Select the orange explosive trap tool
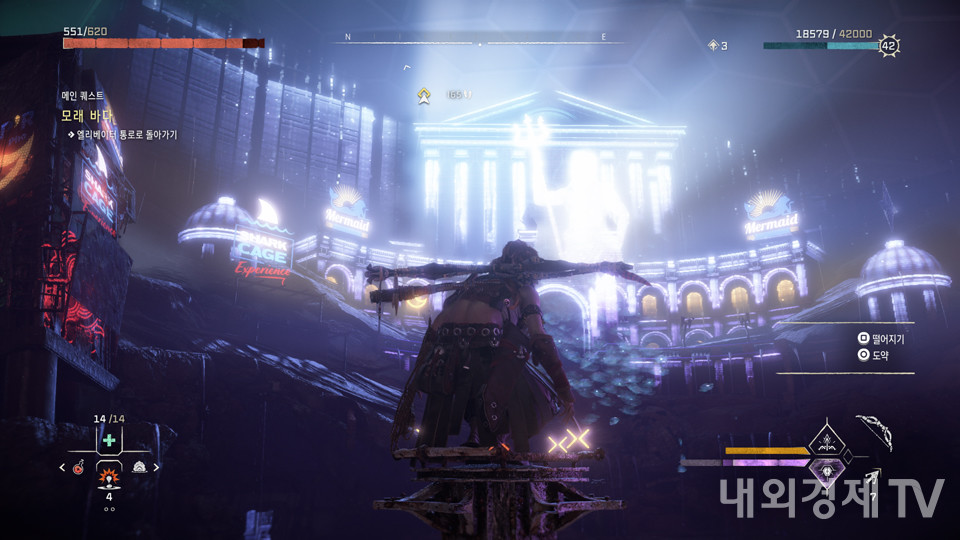 (108, 470)
